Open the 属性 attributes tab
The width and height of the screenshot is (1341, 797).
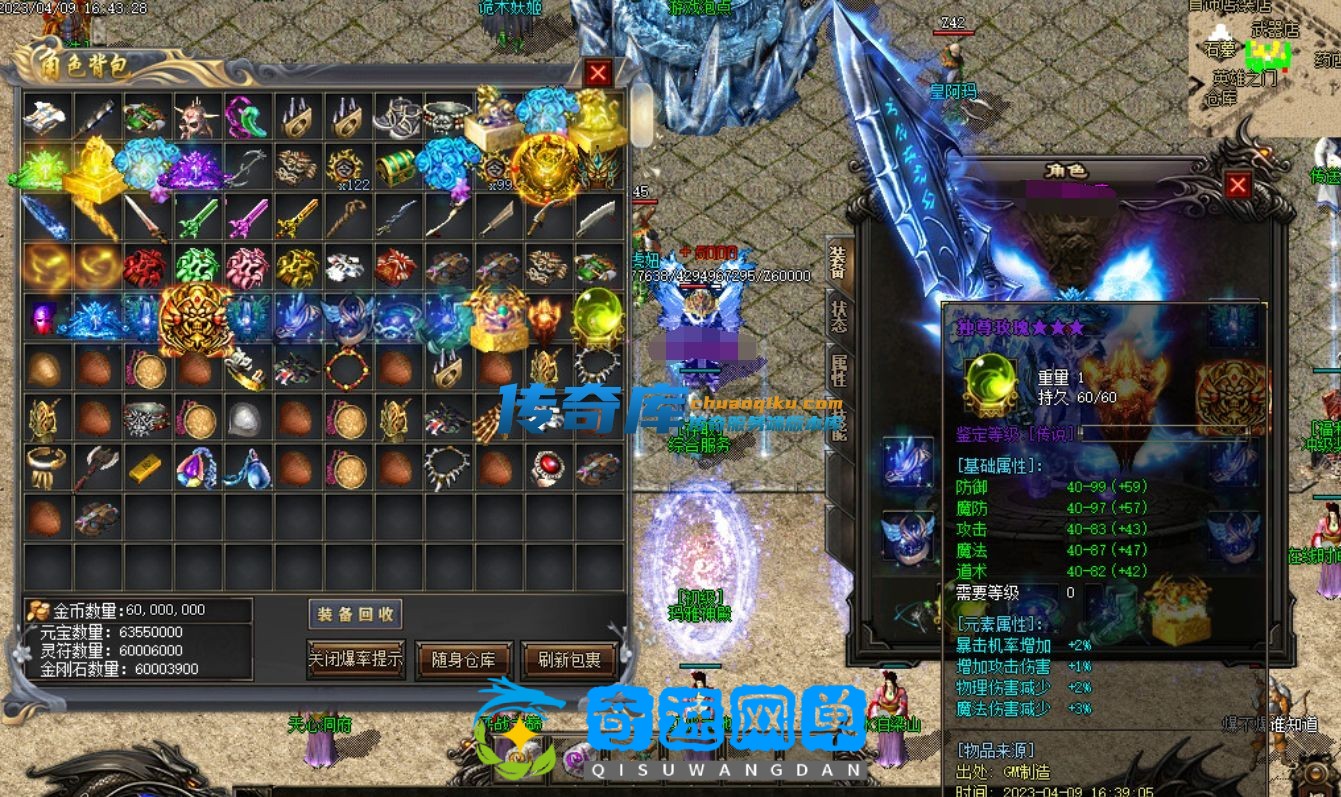(838, 371)
